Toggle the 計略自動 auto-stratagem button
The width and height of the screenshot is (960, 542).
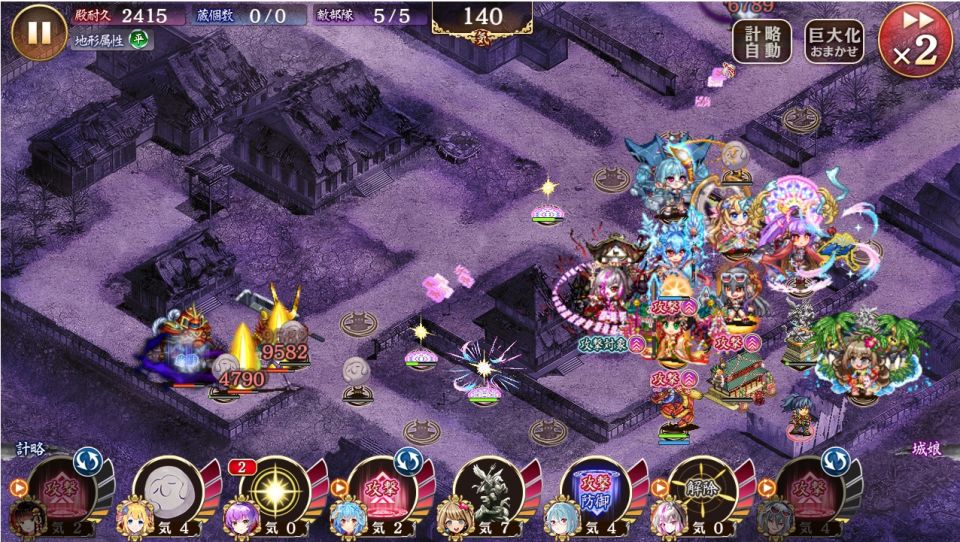[762, 42]
